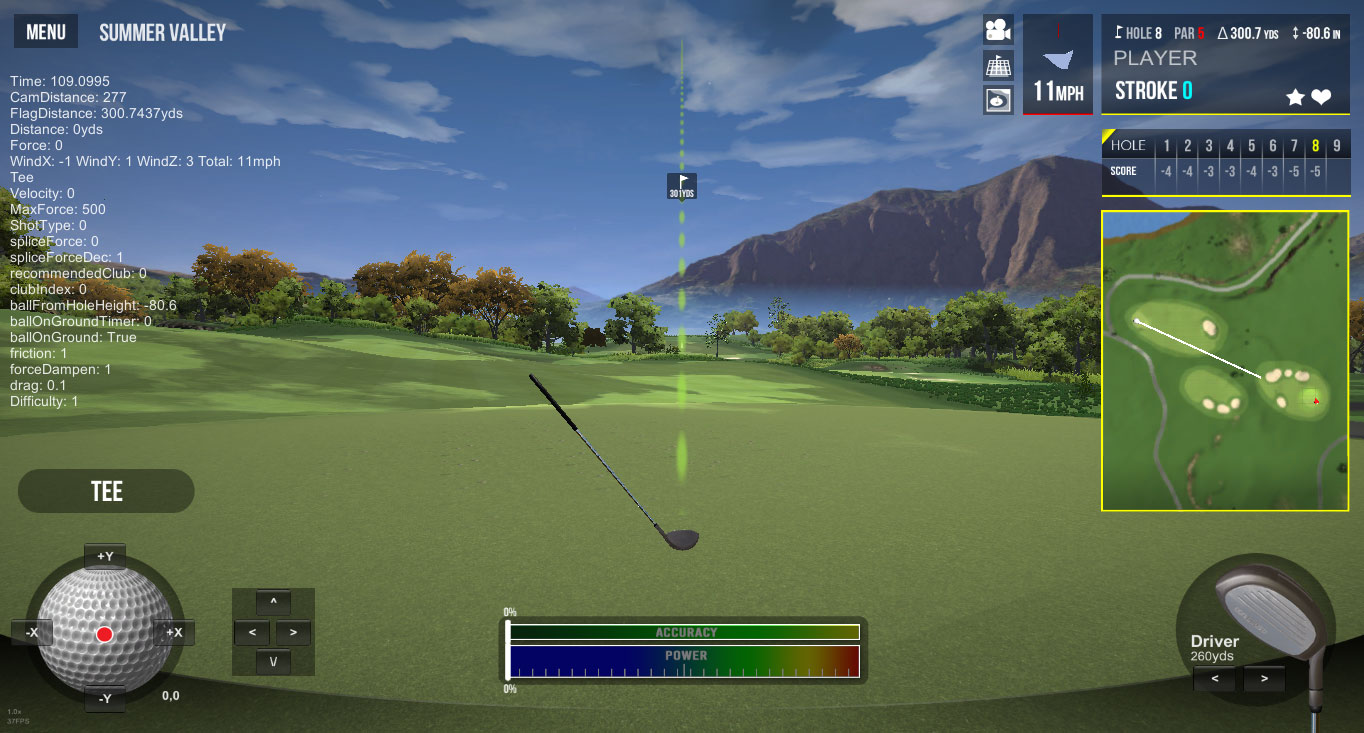The width and height of the screenshot is (1364, 733).
Task: Aim downward with the V arrow button
Action: pos(273,661)
